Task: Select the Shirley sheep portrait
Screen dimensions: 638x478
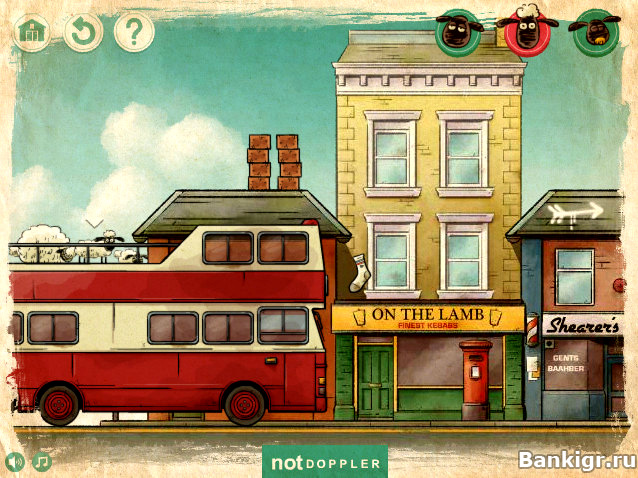Action: pos(457,33)
